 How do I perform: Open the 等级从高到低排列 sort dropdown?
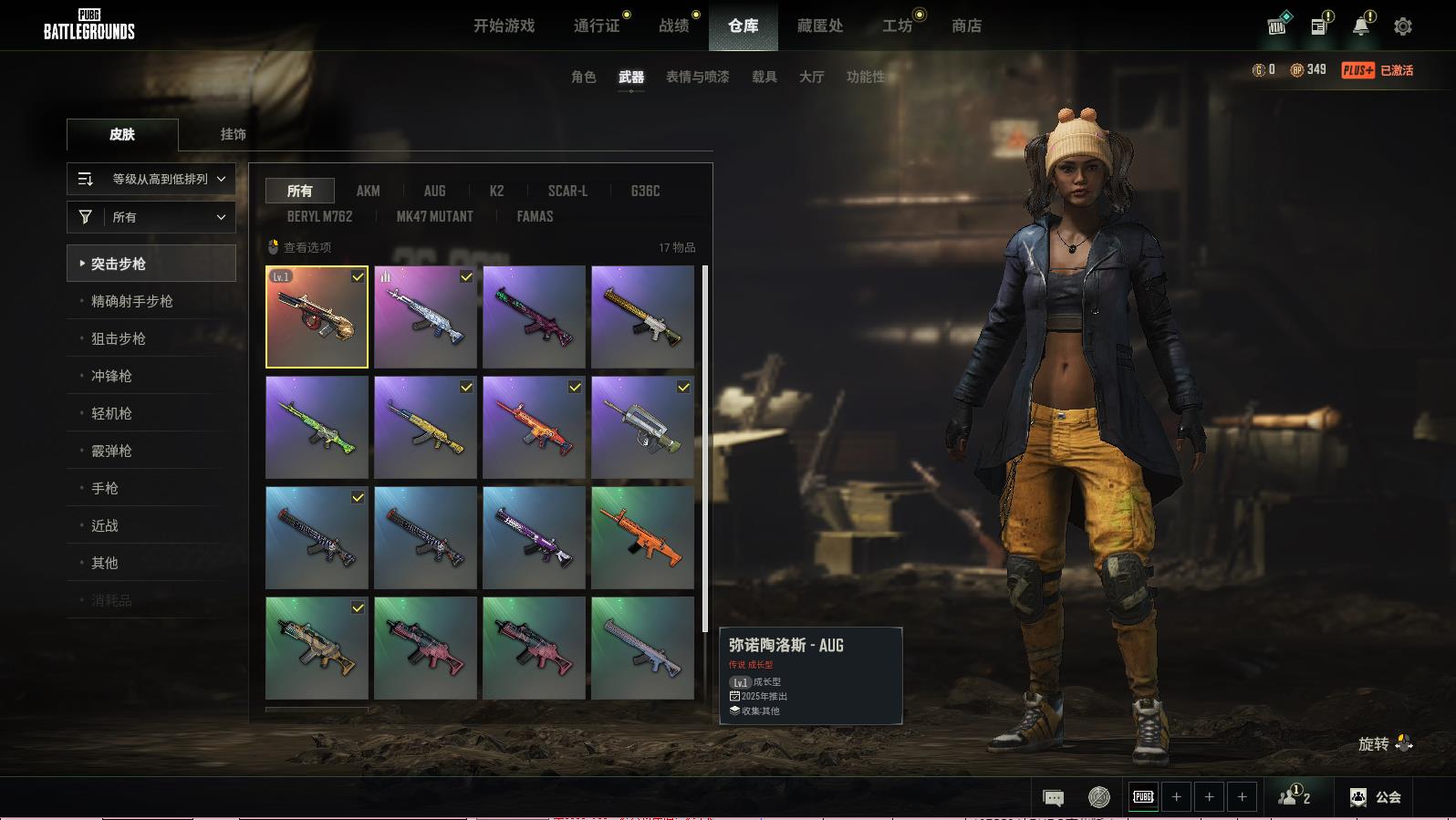(151, 179)
